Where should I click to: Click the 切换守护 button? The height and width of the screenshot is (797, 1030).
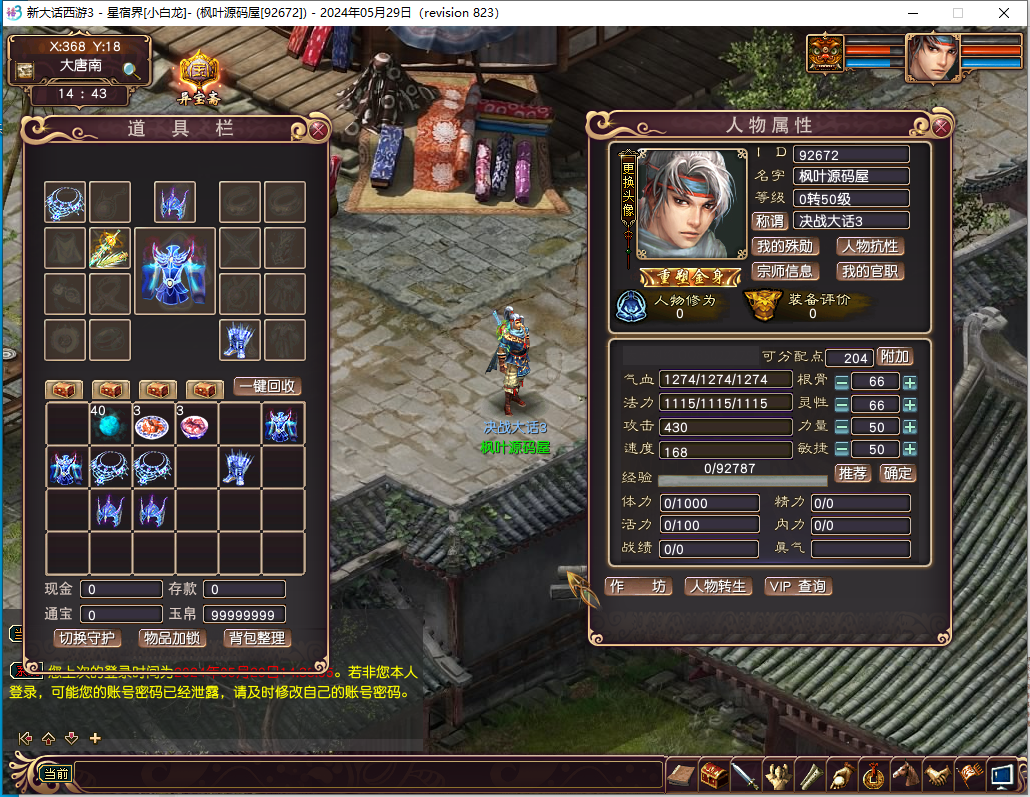click(86, 638)
